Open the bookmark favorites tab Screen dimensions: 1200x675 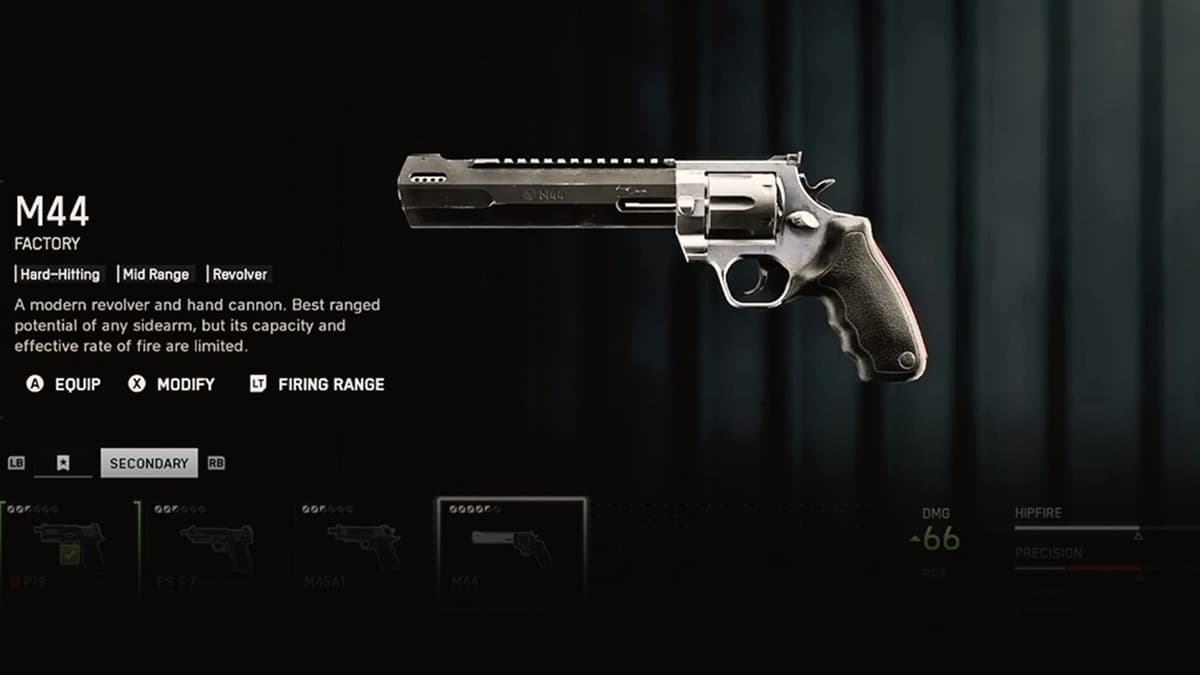[x=63, y=463]
